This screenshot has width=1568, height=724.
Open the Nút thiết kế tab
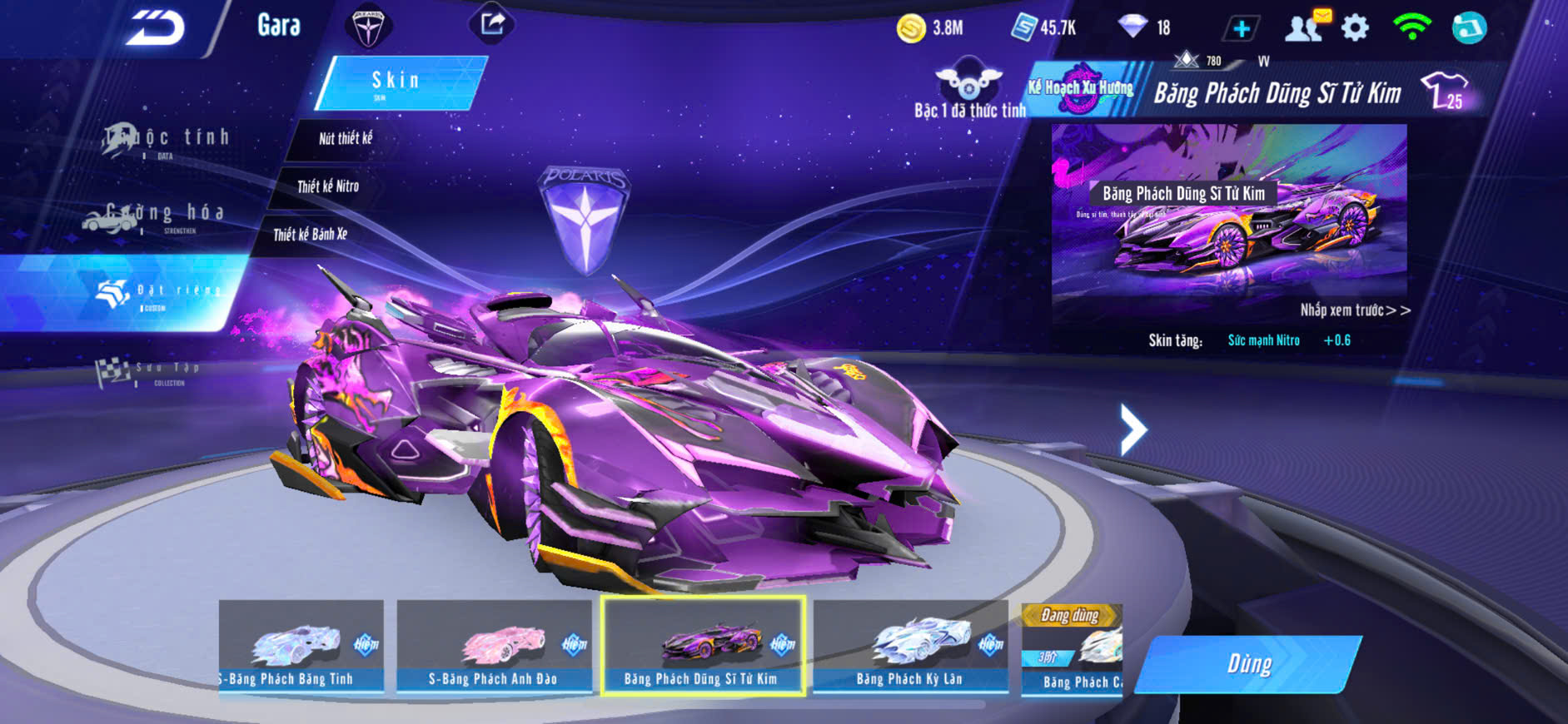(346, 139)
